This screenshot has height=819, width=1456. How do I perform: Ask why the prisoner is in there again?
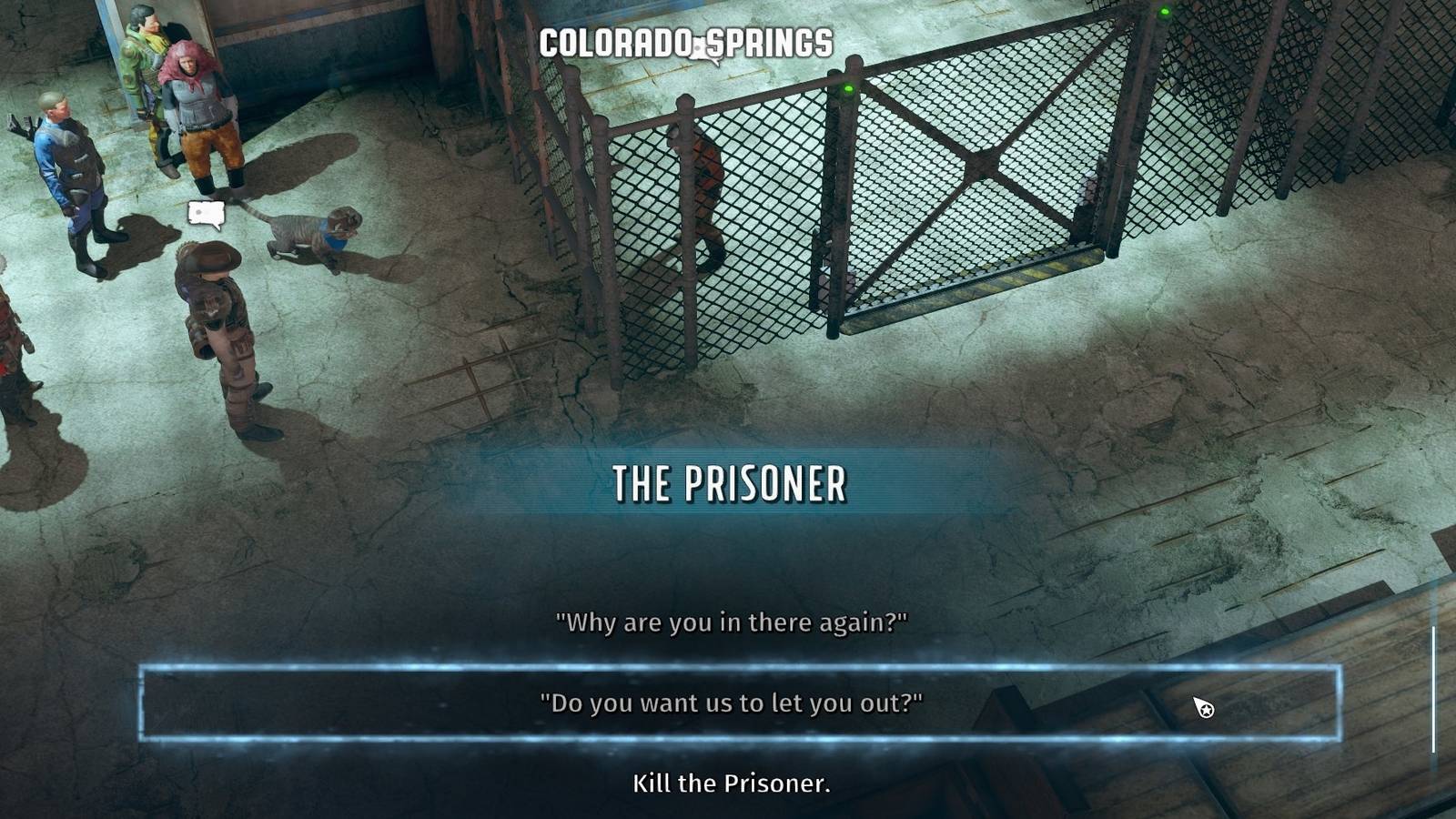coord(731,622)
